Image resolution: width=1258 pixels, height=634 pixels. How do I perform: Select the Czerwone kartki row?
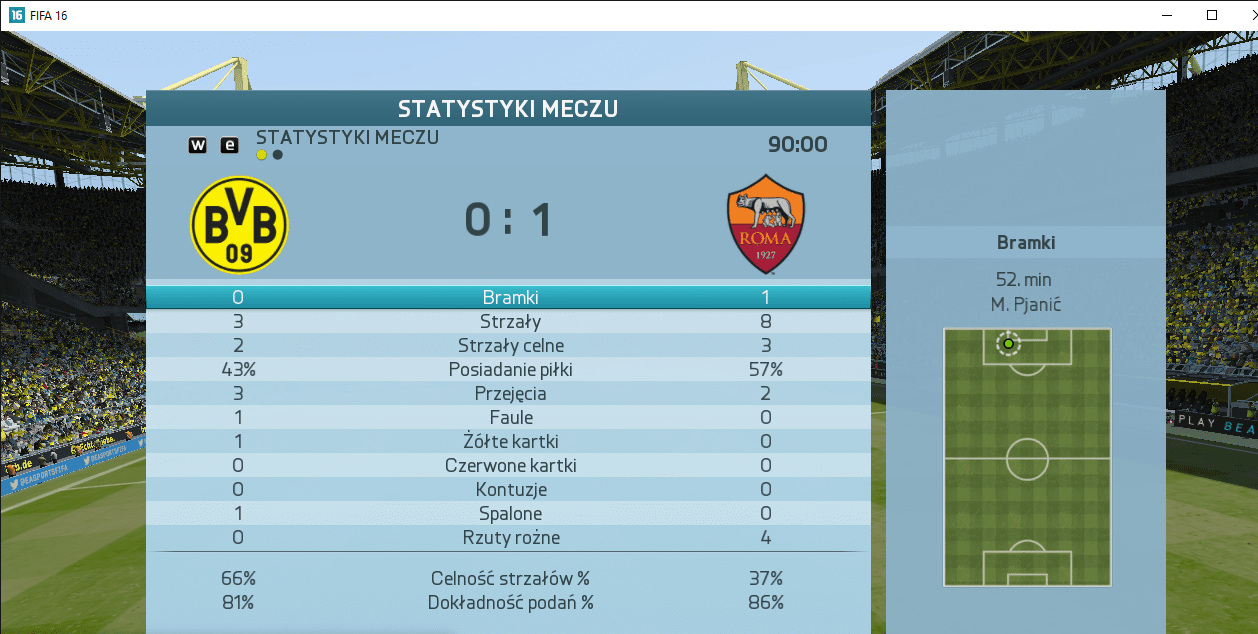(510, 465)
